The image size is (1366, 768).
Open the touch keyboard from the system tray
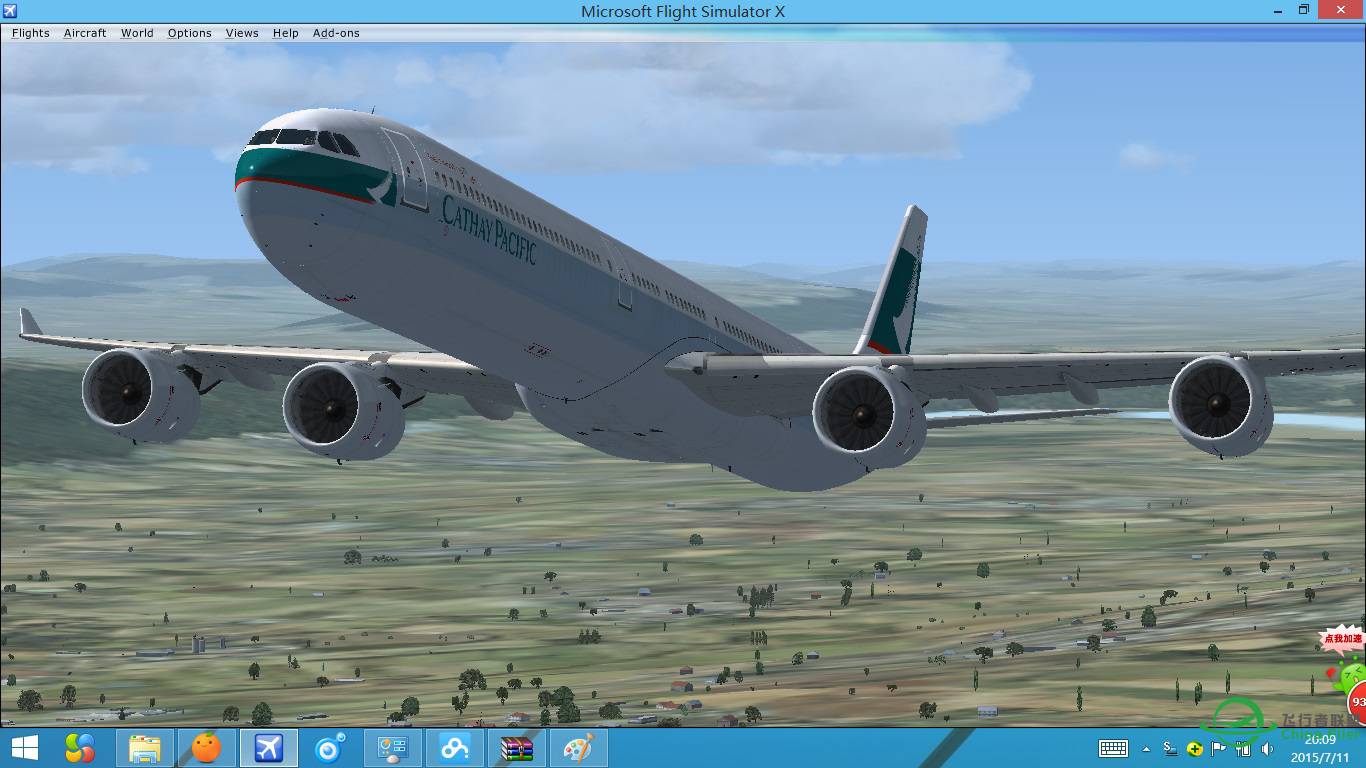pyautogui.click(x=1113, y=748)
